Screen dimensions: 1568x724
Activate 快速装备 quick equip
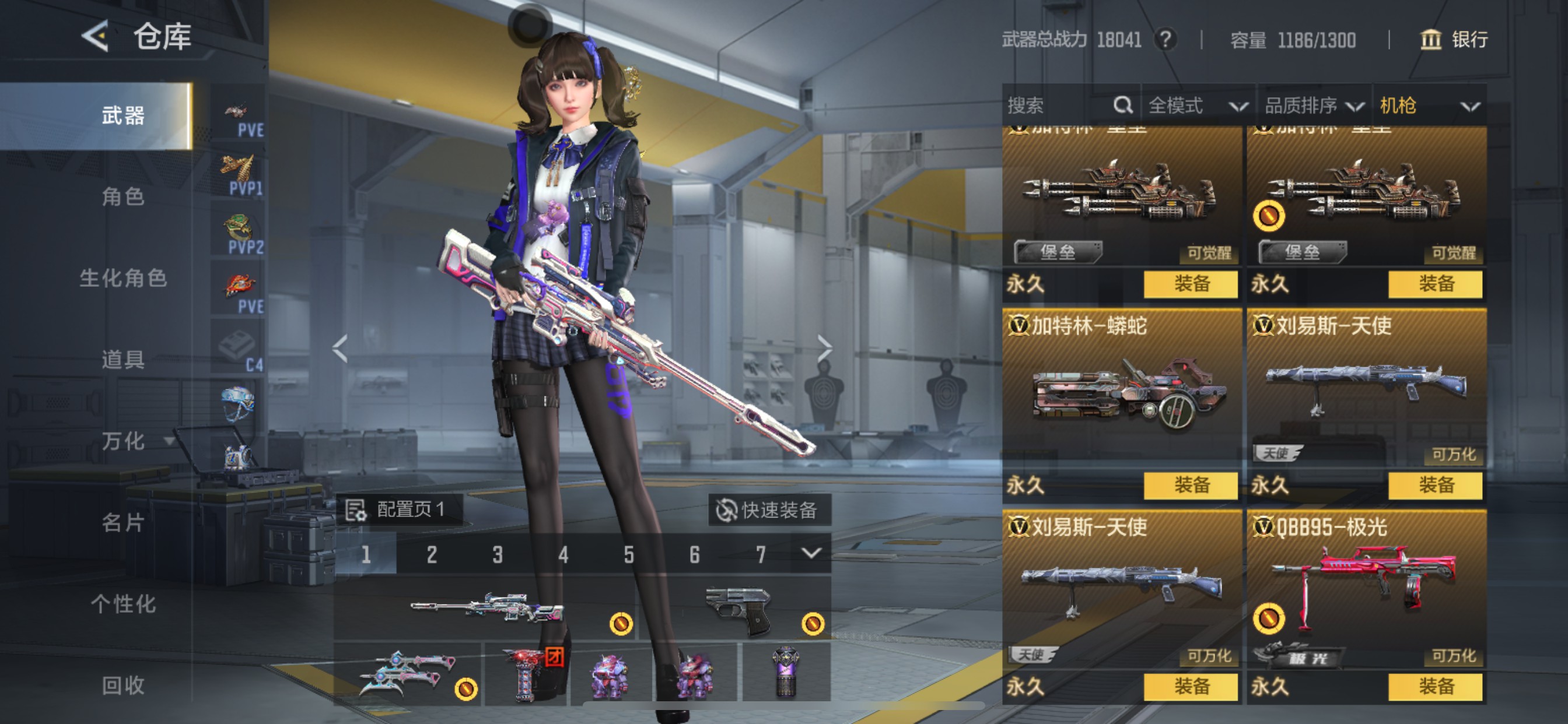point(768,510)
